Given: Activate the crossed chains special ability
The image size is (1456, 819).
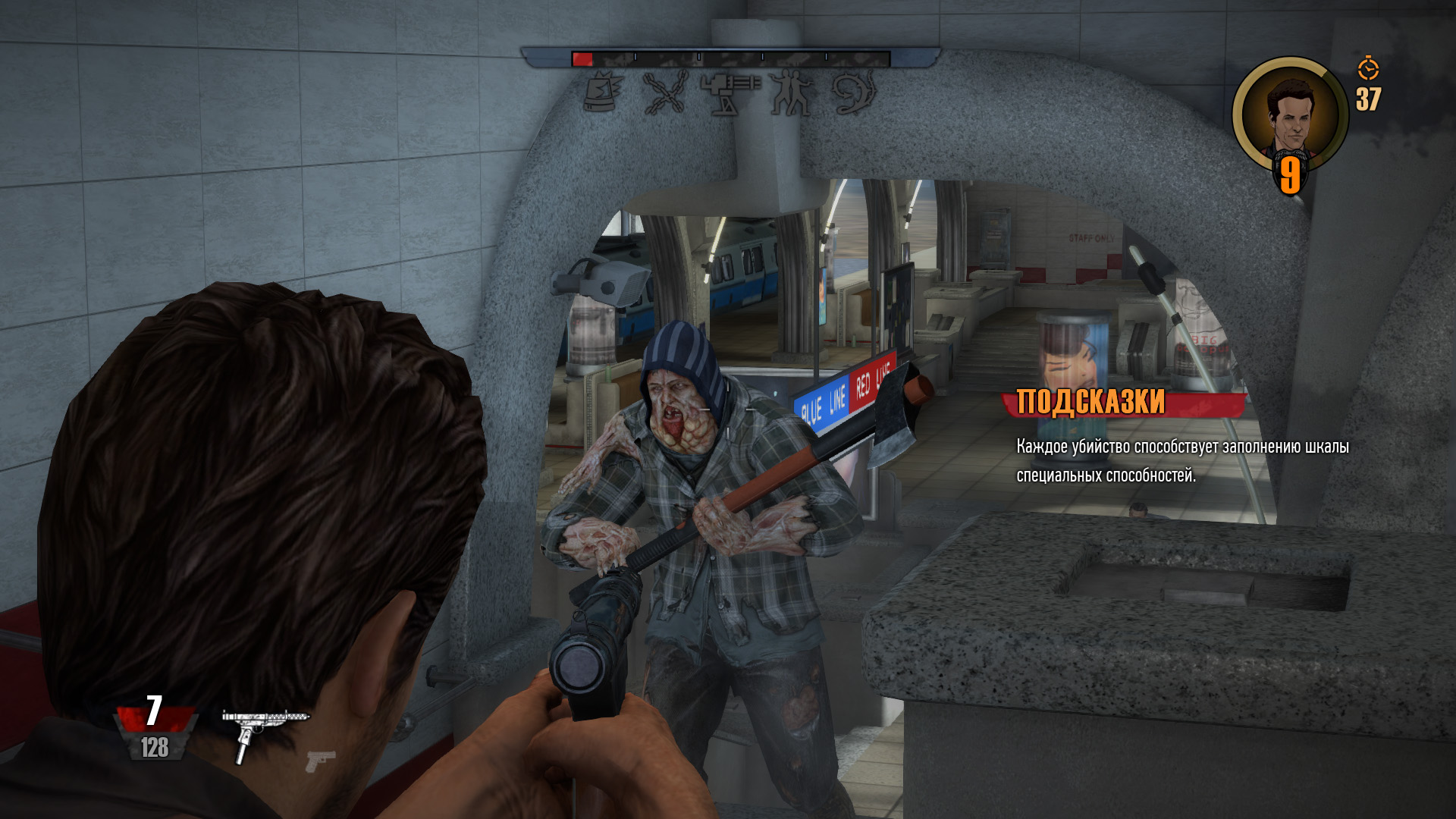Looking at the screenshot, I should (x=665, y=93).
